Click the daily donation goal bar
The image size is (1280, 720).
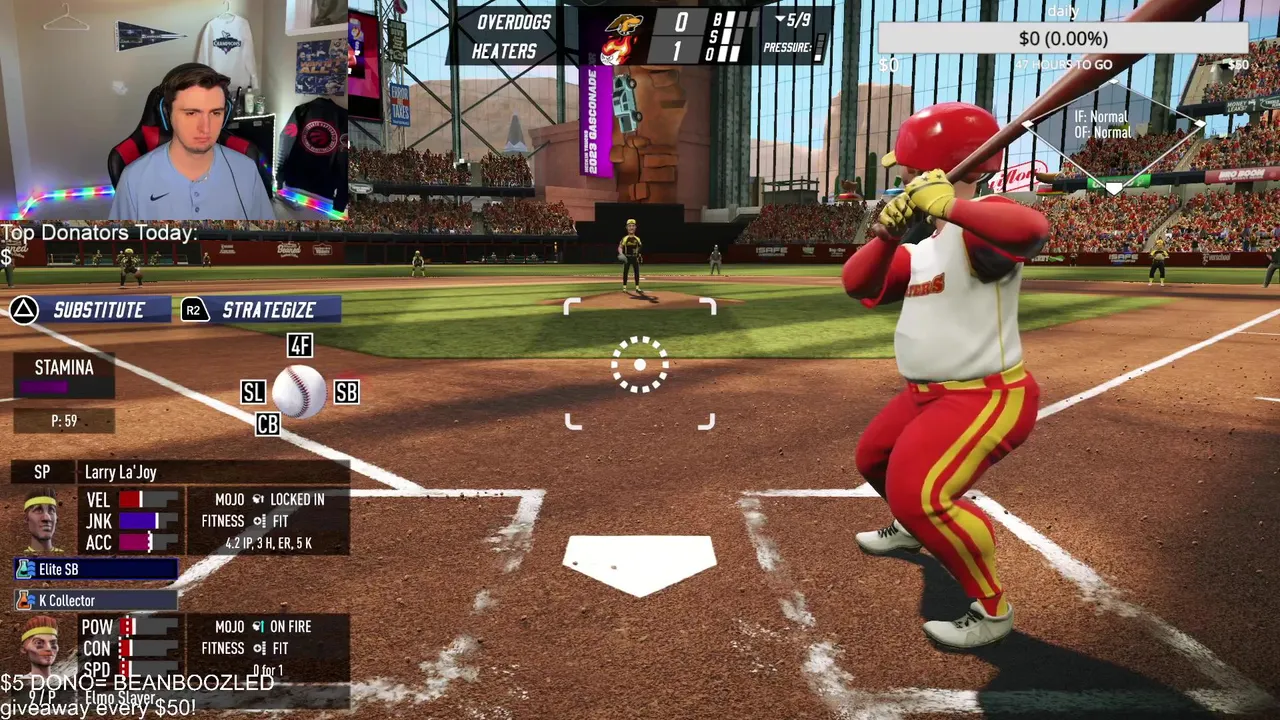coord(1063,38)
